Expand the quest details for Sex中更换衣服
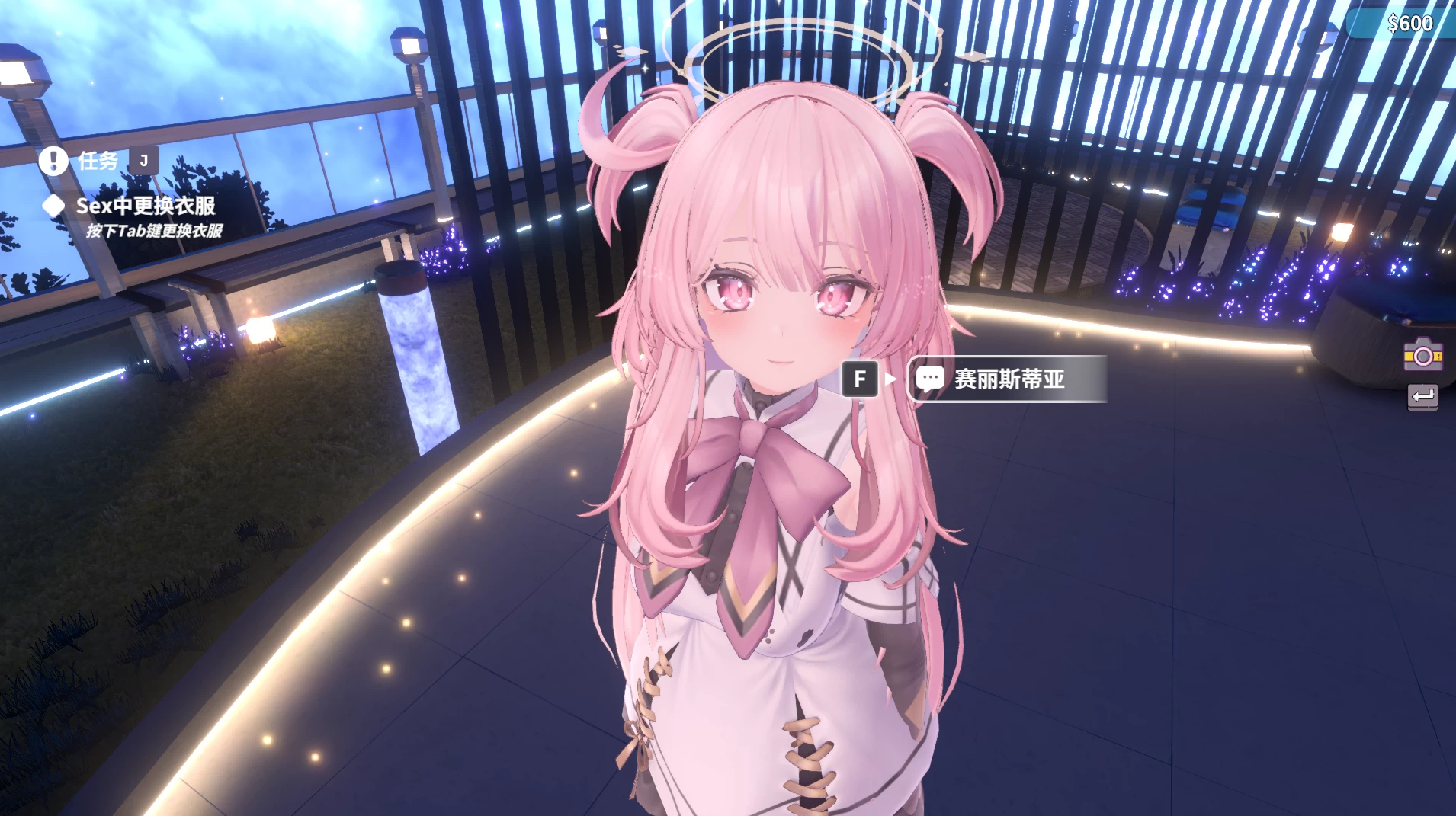The width and height of the screenshot is (1456, 816). [x=145, y=206]
